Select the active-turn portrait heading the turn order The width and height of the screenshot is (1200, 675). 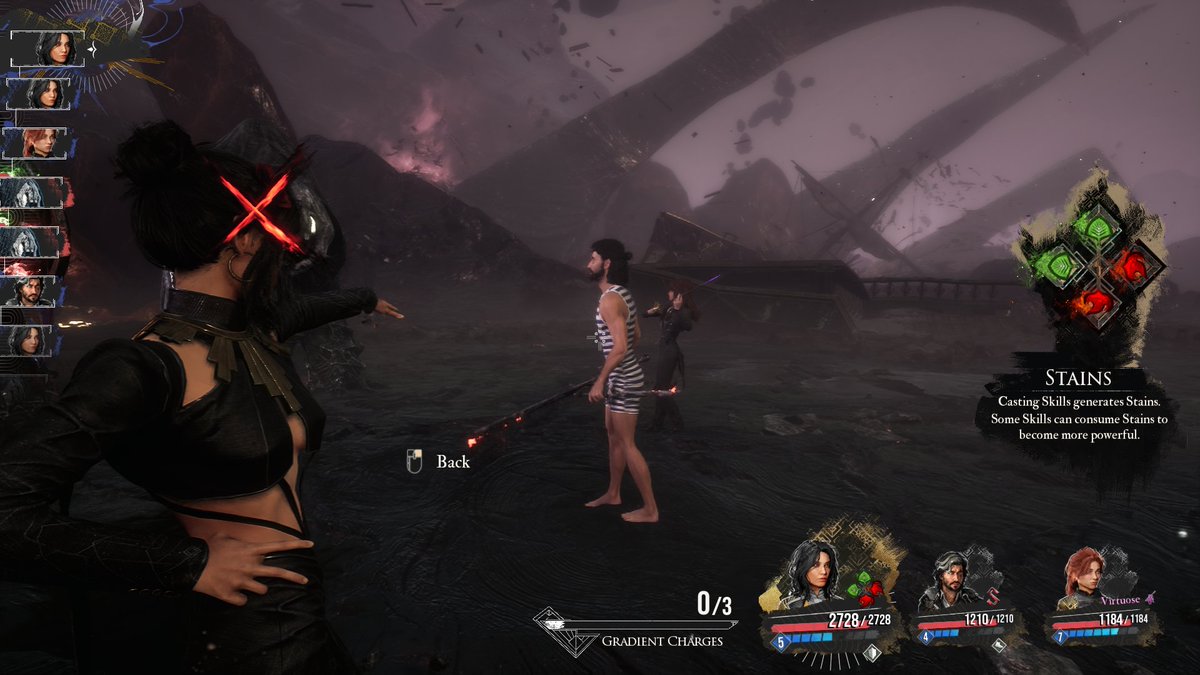tap(47, 49)
